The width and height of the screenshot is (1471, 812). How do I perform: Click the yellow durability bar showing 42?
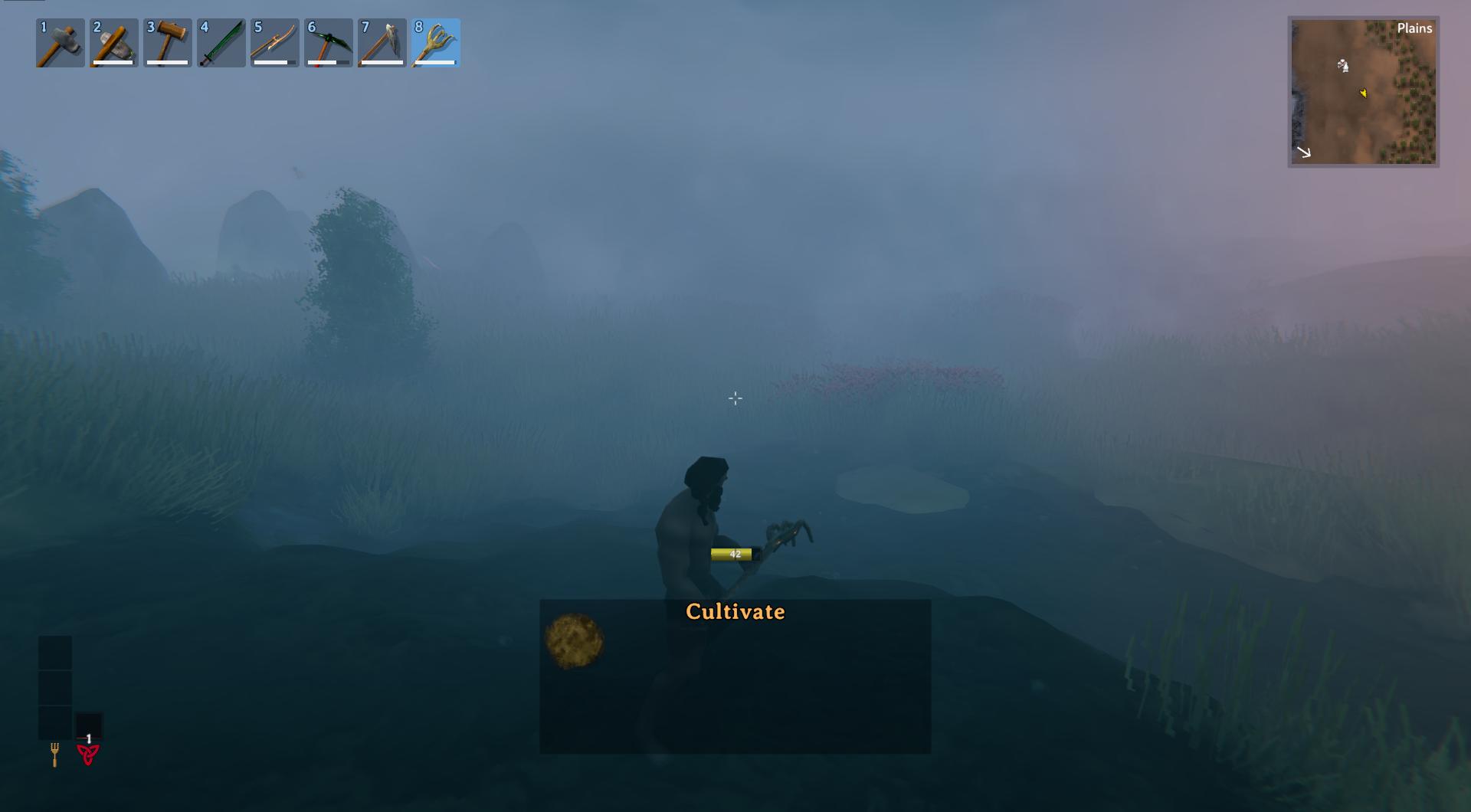coord(732,554)
